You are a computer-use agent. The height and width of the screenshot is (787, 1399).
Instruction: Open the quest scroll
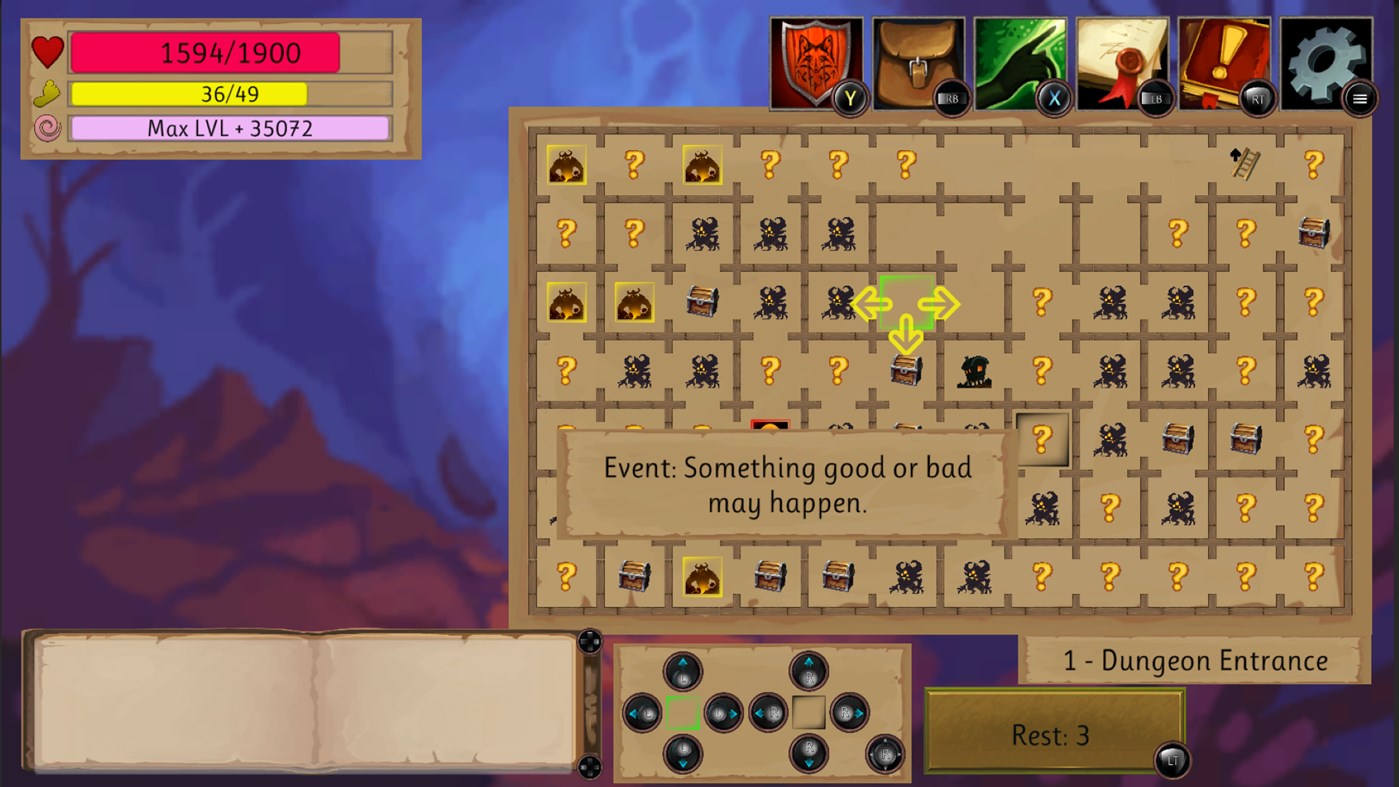tap(1124, 60)
